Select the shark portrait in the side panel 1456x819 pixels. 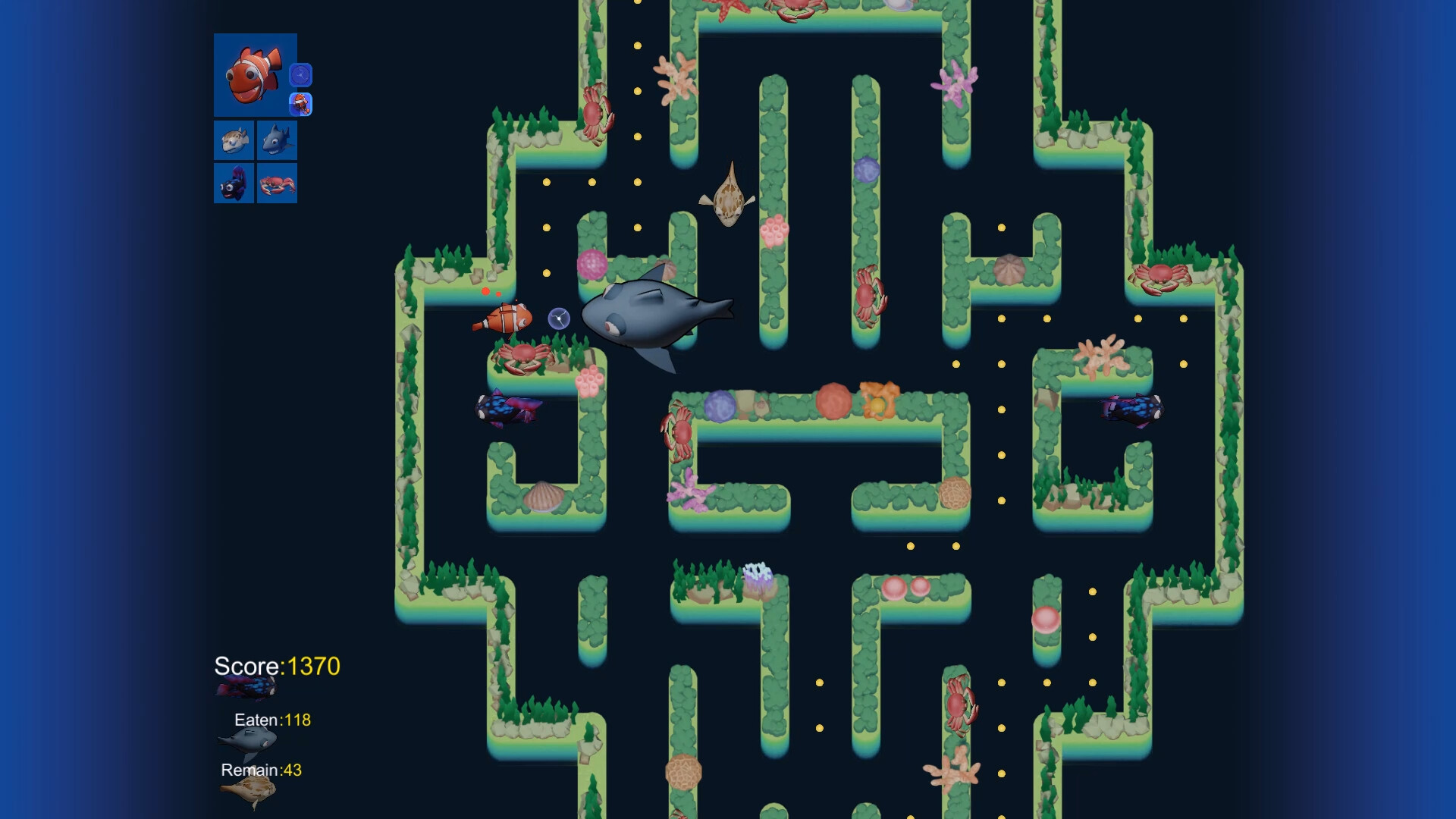276,140
